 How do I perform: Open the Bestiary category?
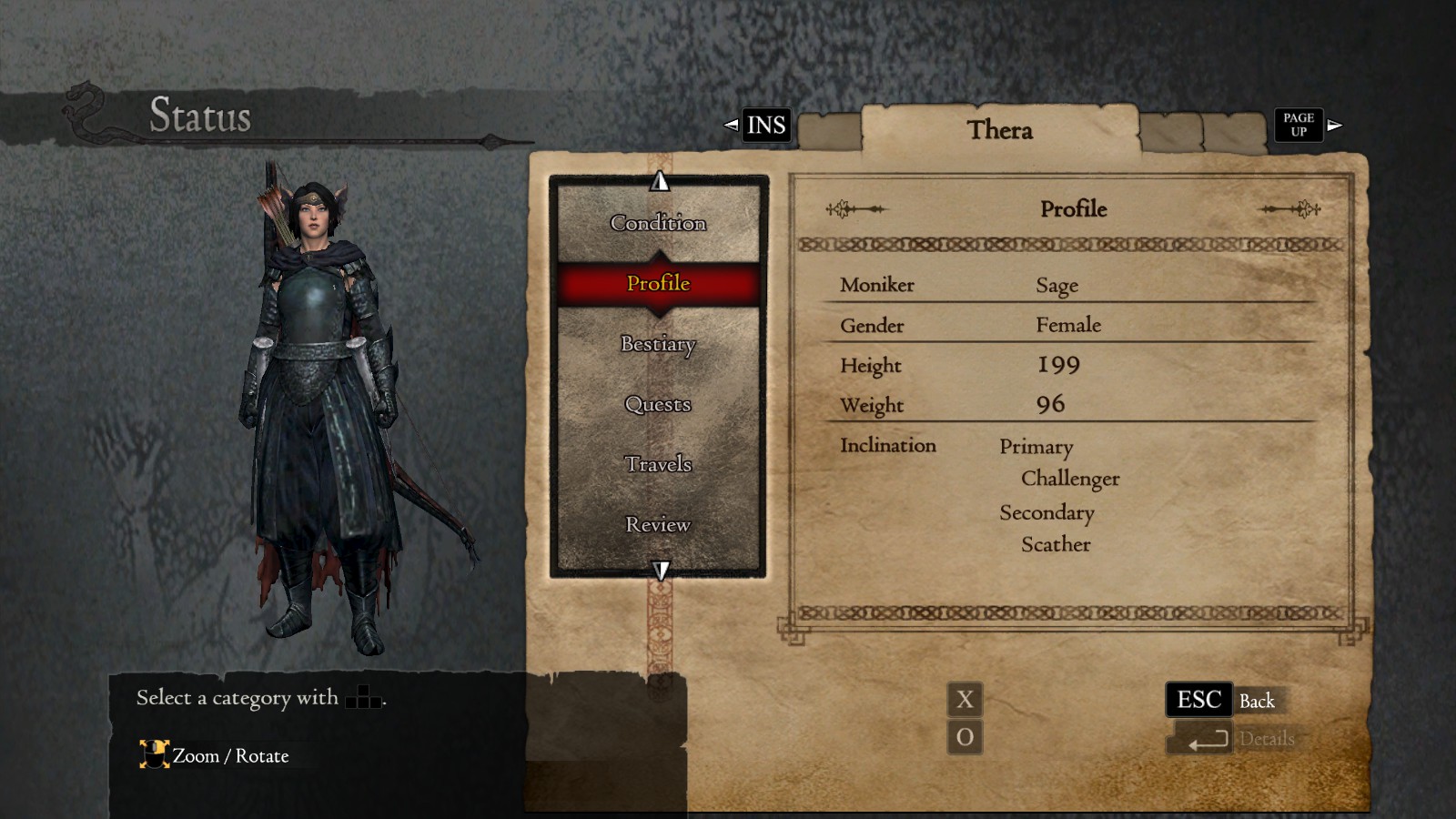point(658,346)
